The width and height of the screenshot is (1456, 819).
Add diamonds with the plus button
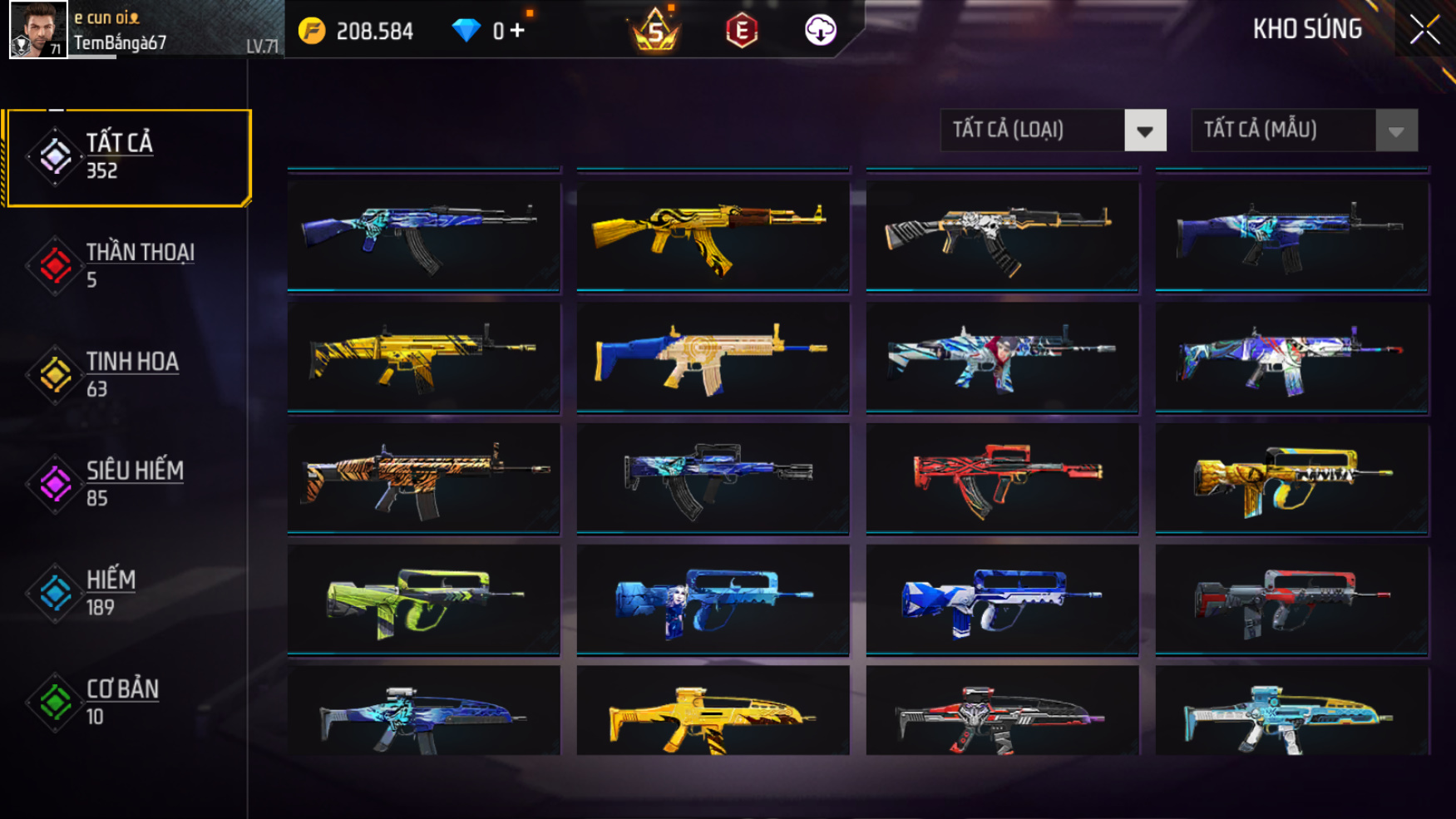pyautogui.click(x=518, y=31)
